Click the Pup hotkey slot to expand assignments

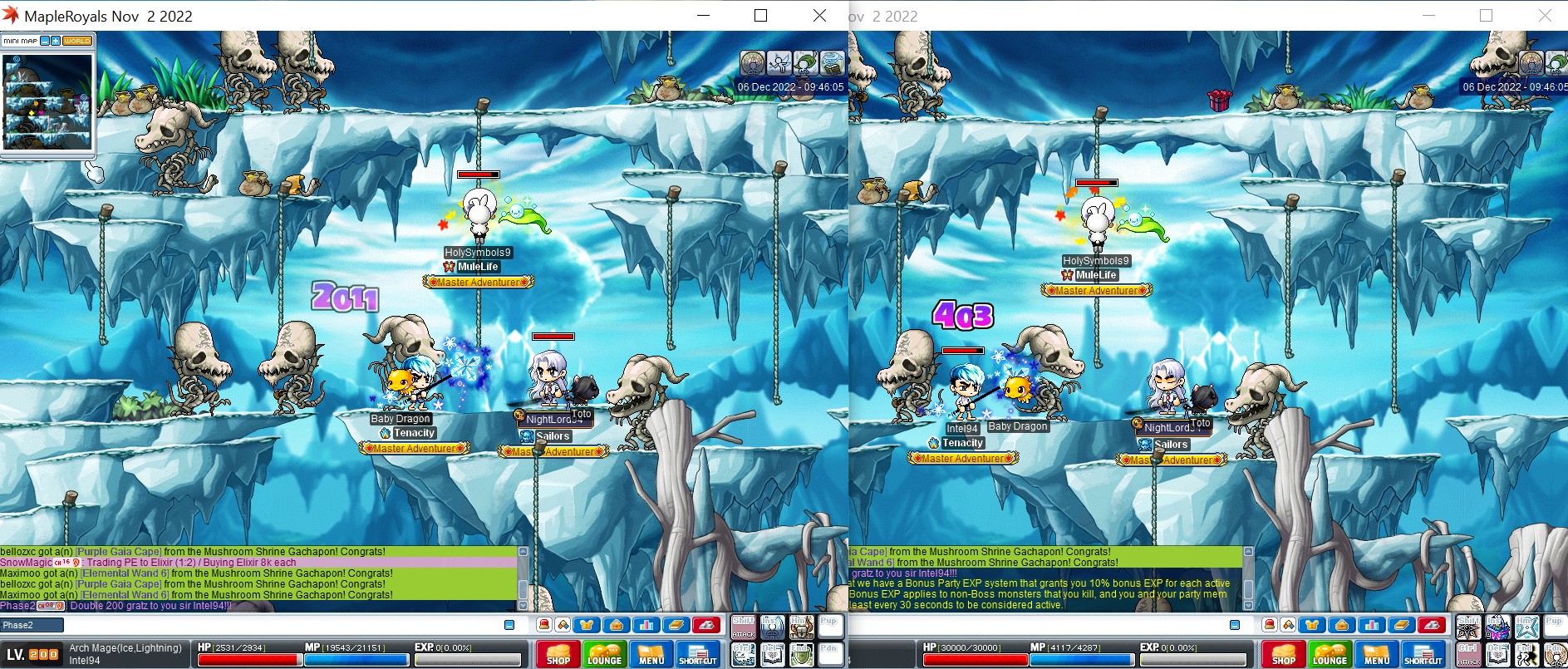point(828,628)
